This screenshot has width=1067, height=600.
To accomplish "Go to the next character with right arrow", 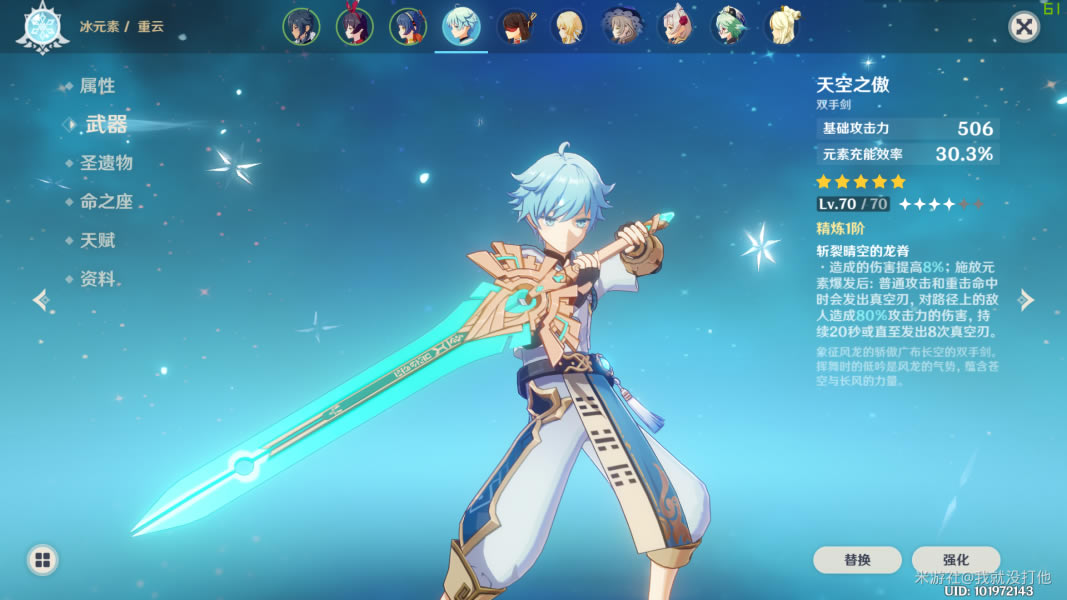I will click(1026, 300).
